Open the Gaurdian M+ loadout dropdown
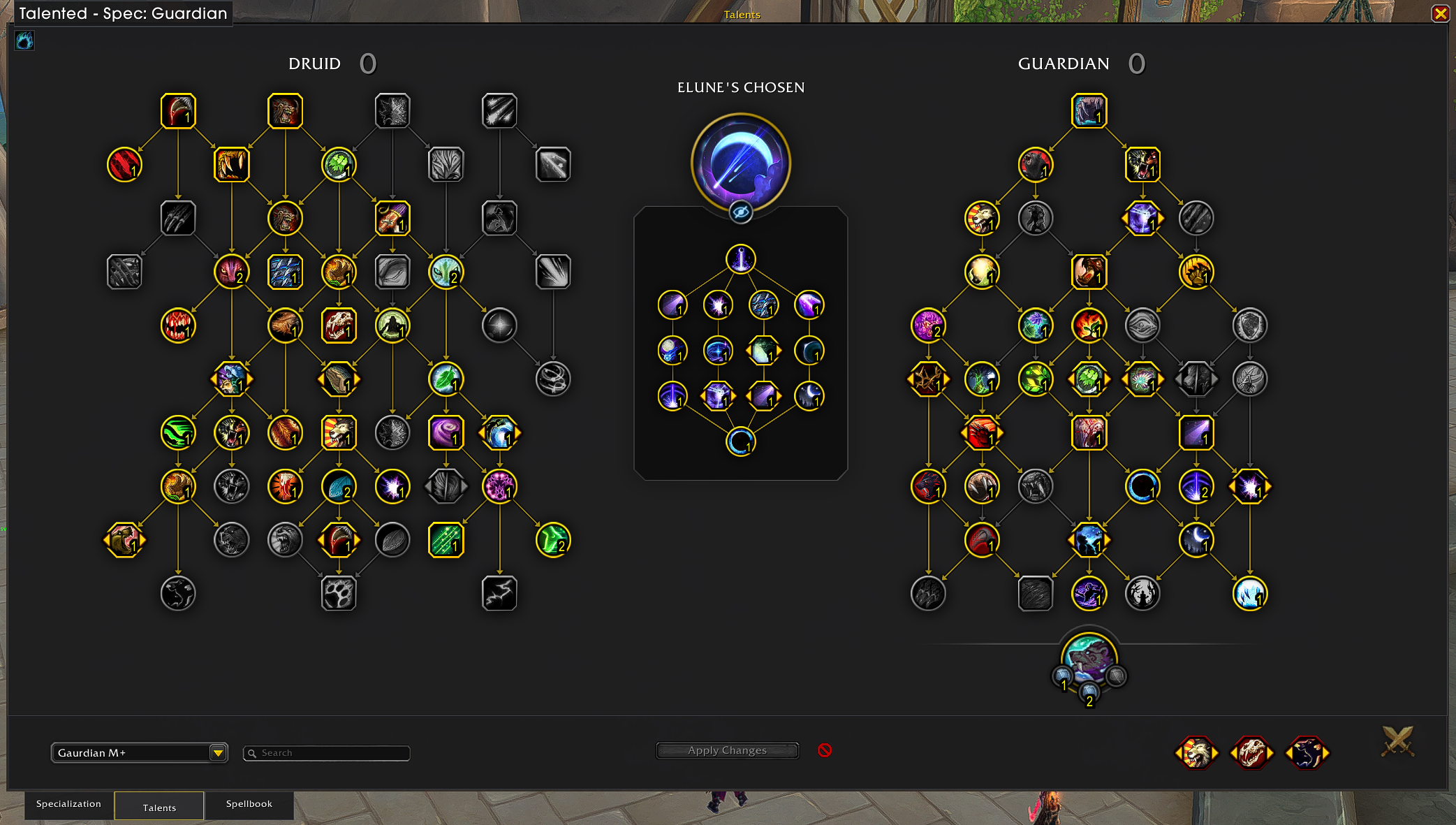1456x825 pixels. (x=218, y=752)
